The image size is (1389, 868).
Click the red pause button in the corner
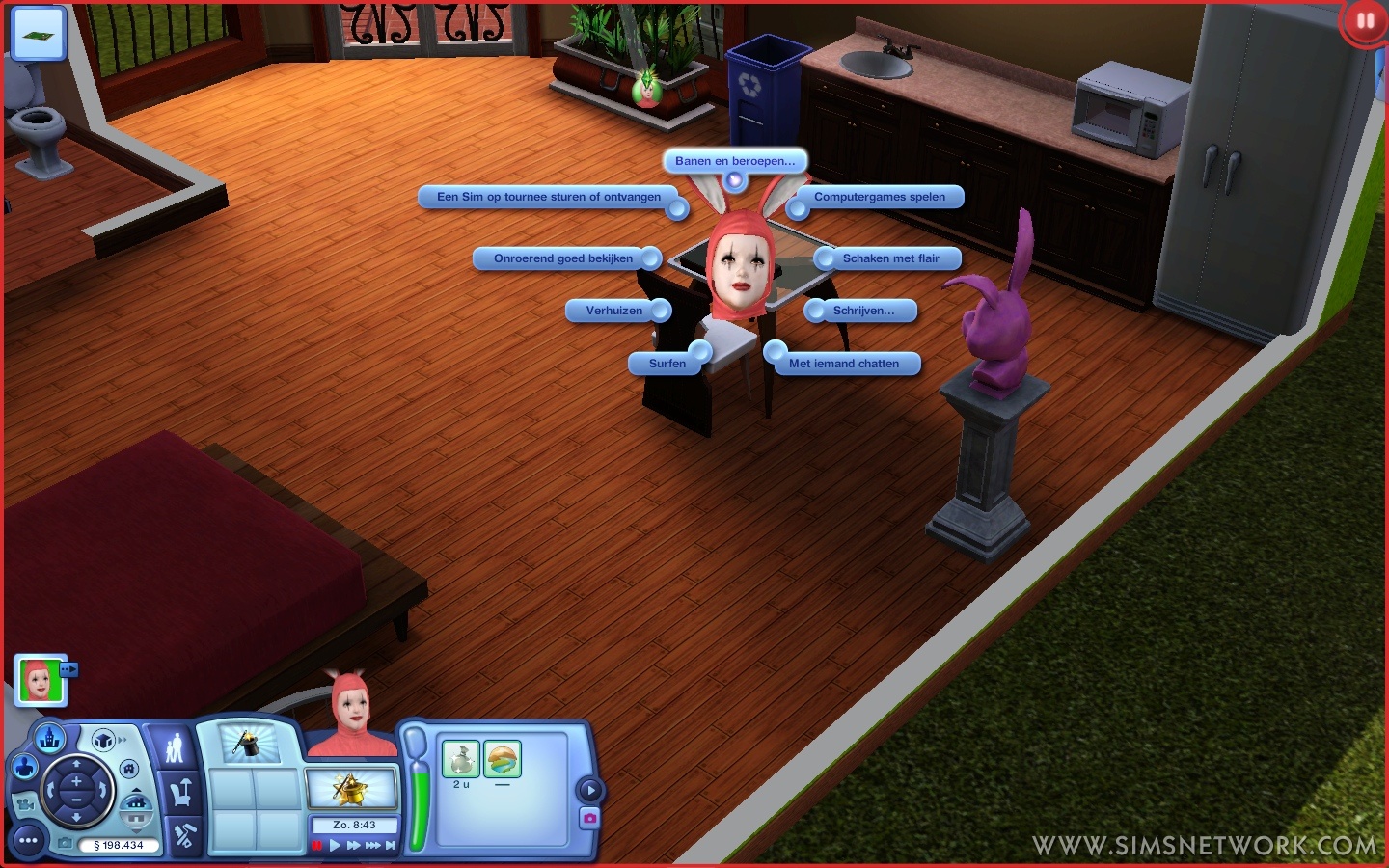pyautogui.click(x=1365, y=21)
